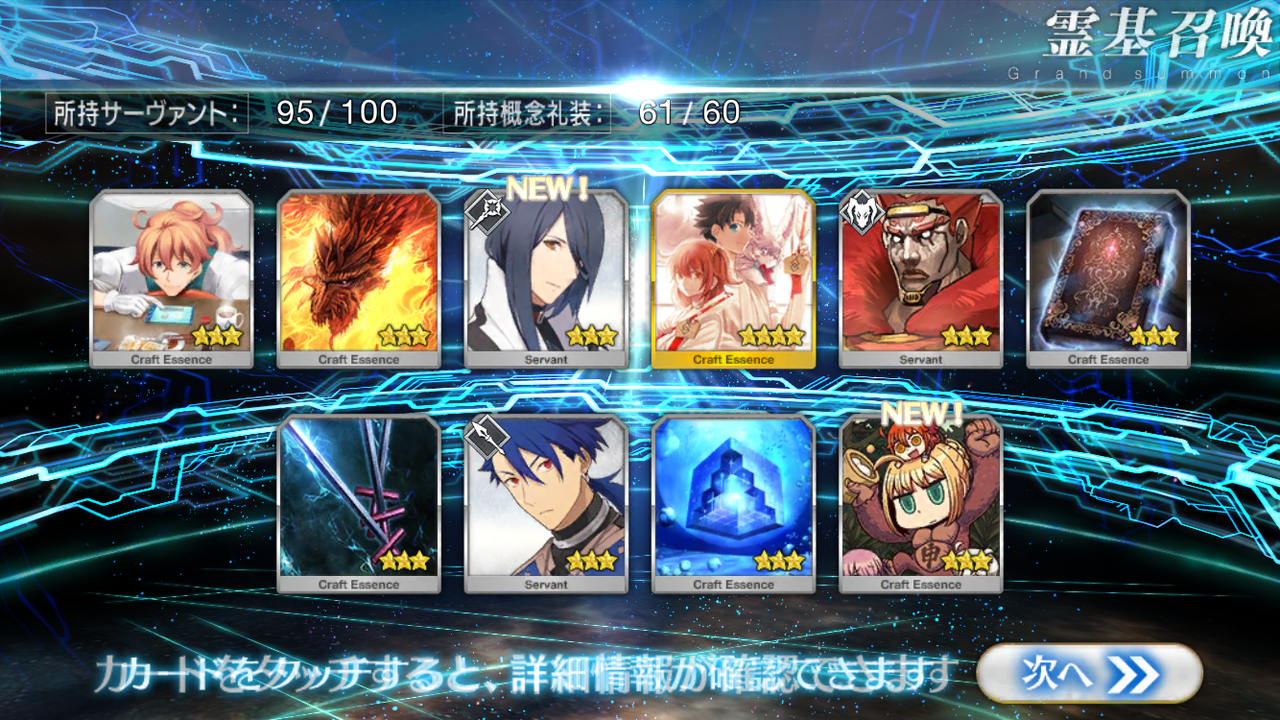Click the Servant label under the red Berserker card
The width and height of the screenshot is (1280, 720).
click(x=920, y=358)
